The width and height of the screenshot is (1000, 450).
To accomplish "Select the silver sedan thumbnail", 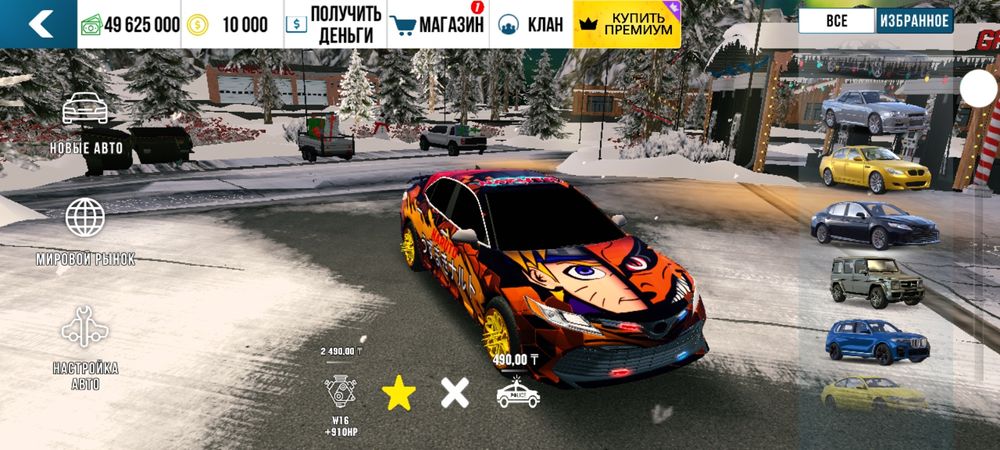I will pyautogui.click(x=873, y=111).
